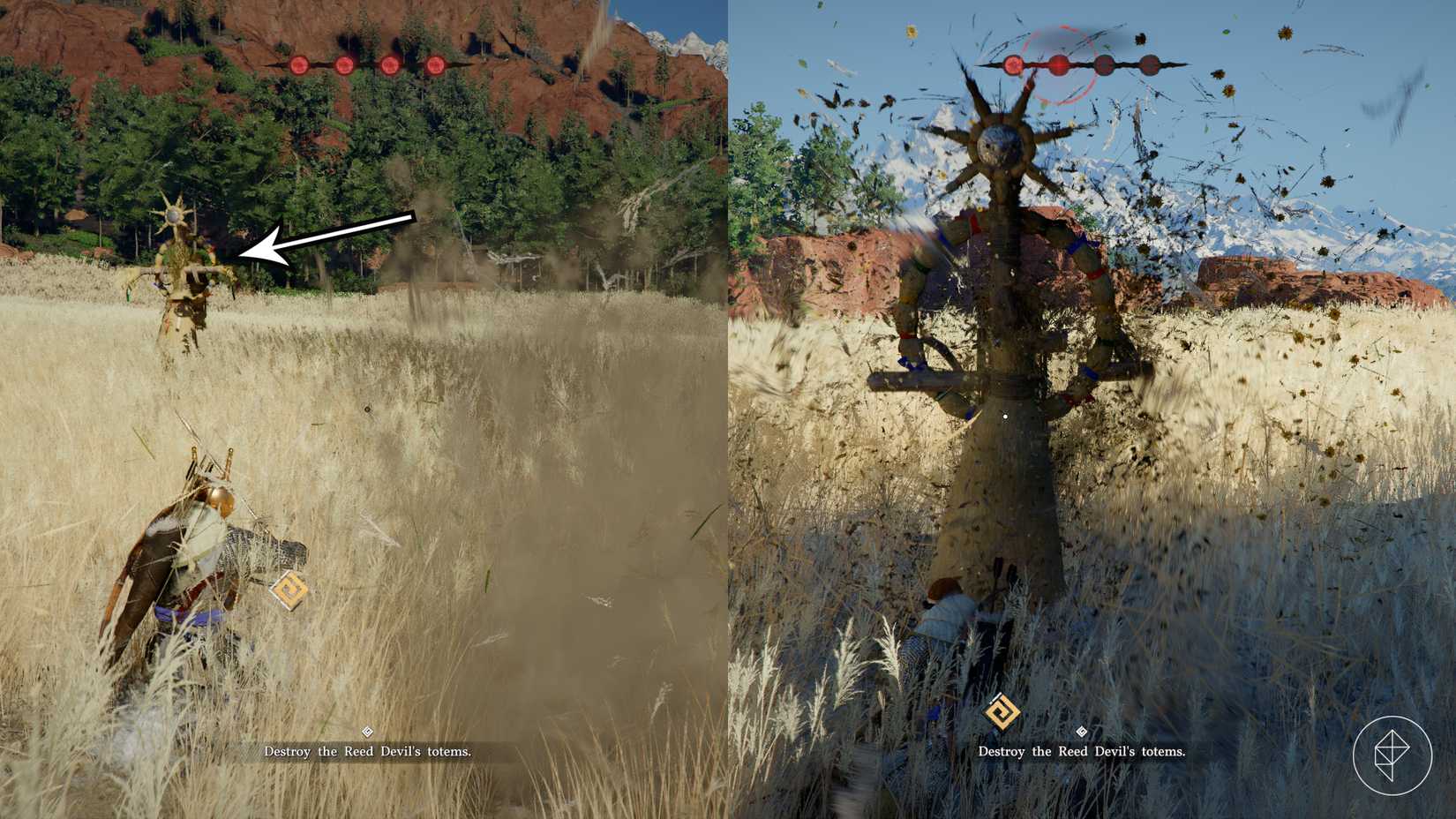
Task: Click the third darkened health orb
Action: 1104,64
